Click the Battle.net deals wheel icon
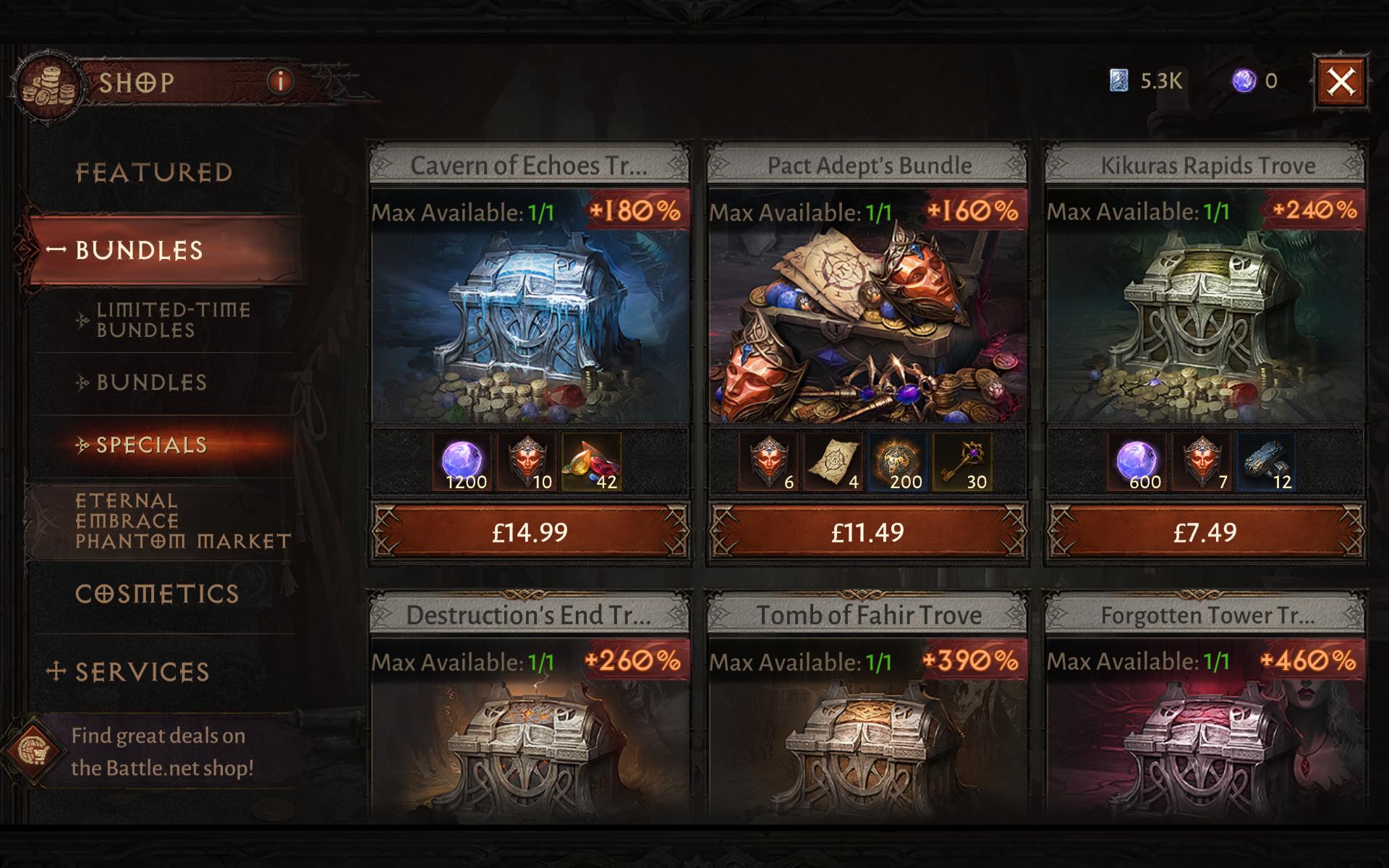1389x868 pixels. pos(35,750)
